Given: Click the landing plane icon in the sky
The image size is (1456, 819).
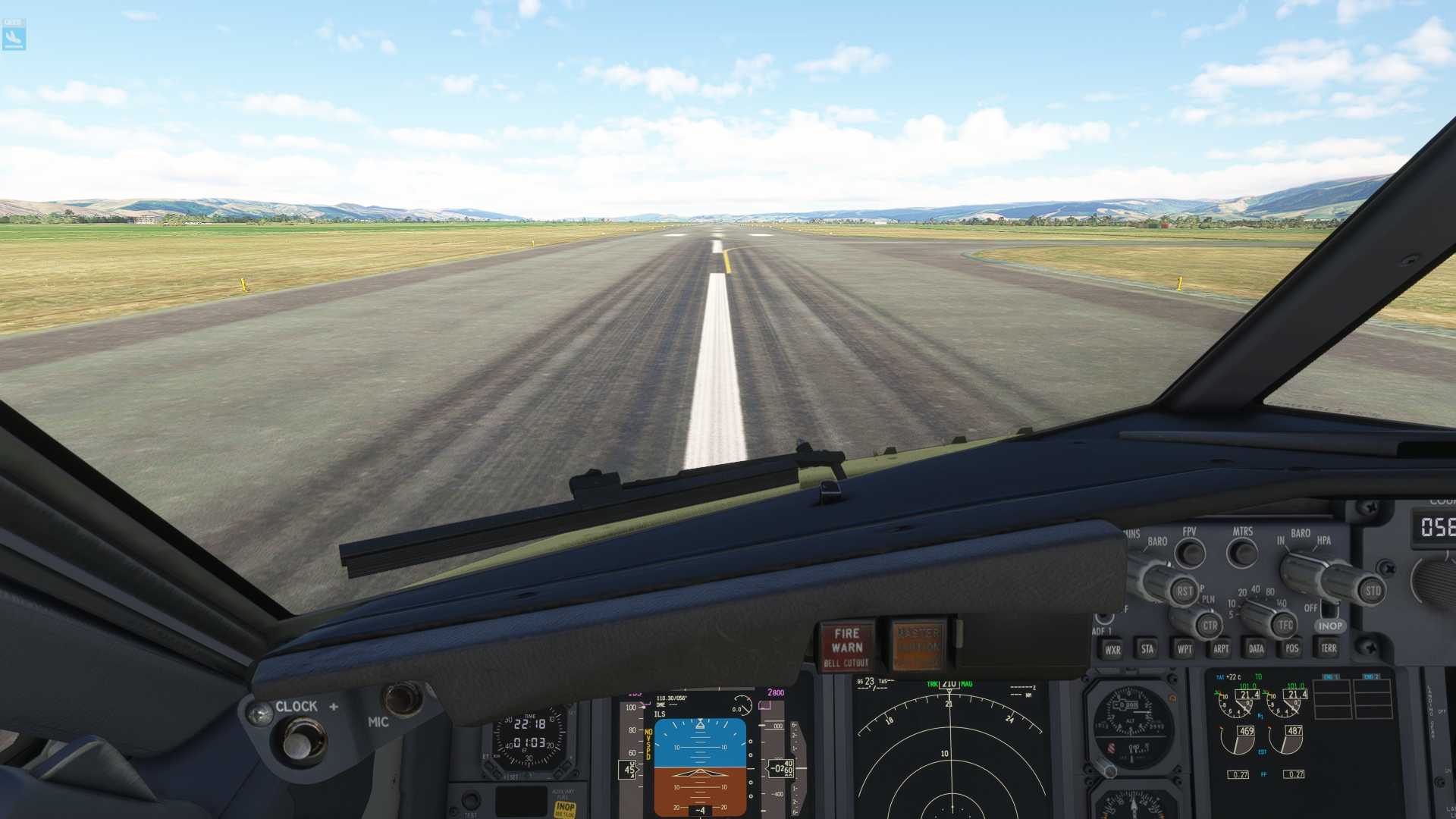Looking at the screenshot, I should (14, 35).
